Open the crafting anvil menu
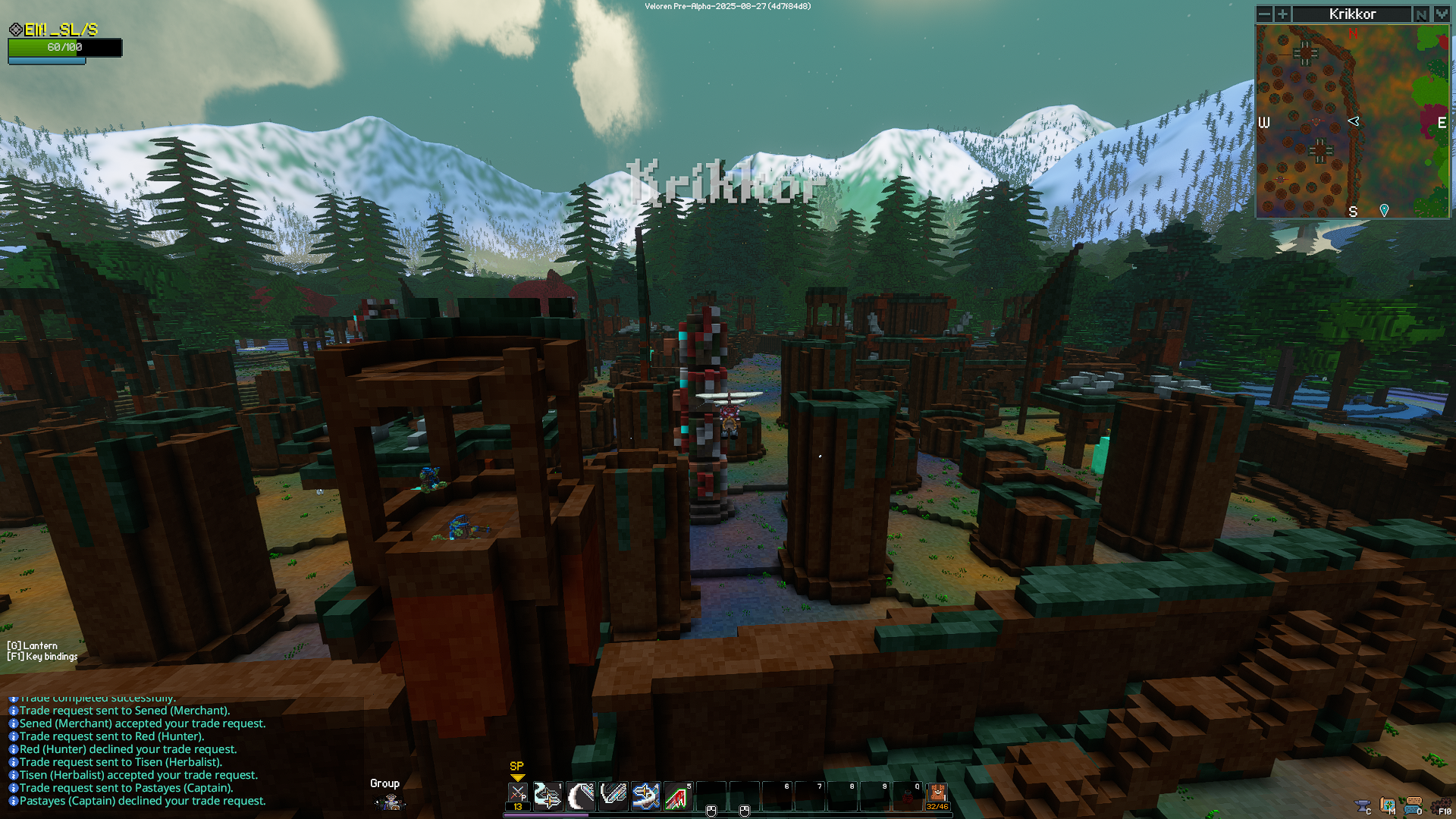 1363,805
